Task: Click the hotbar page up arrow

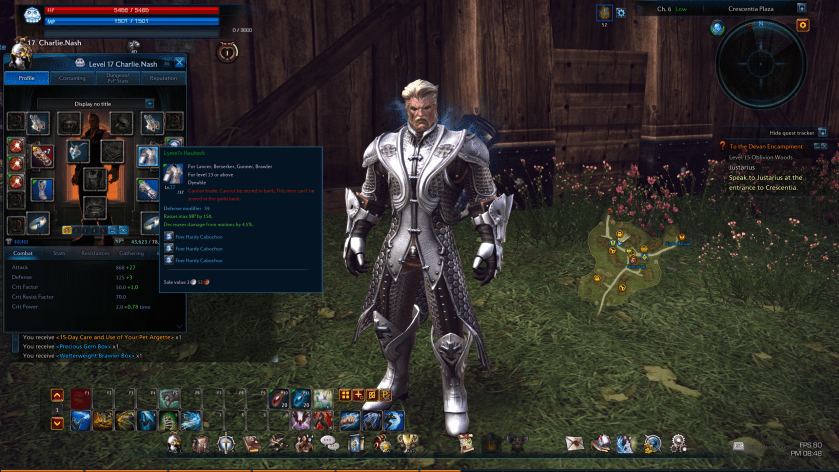Action: click(x=57, y=396)
